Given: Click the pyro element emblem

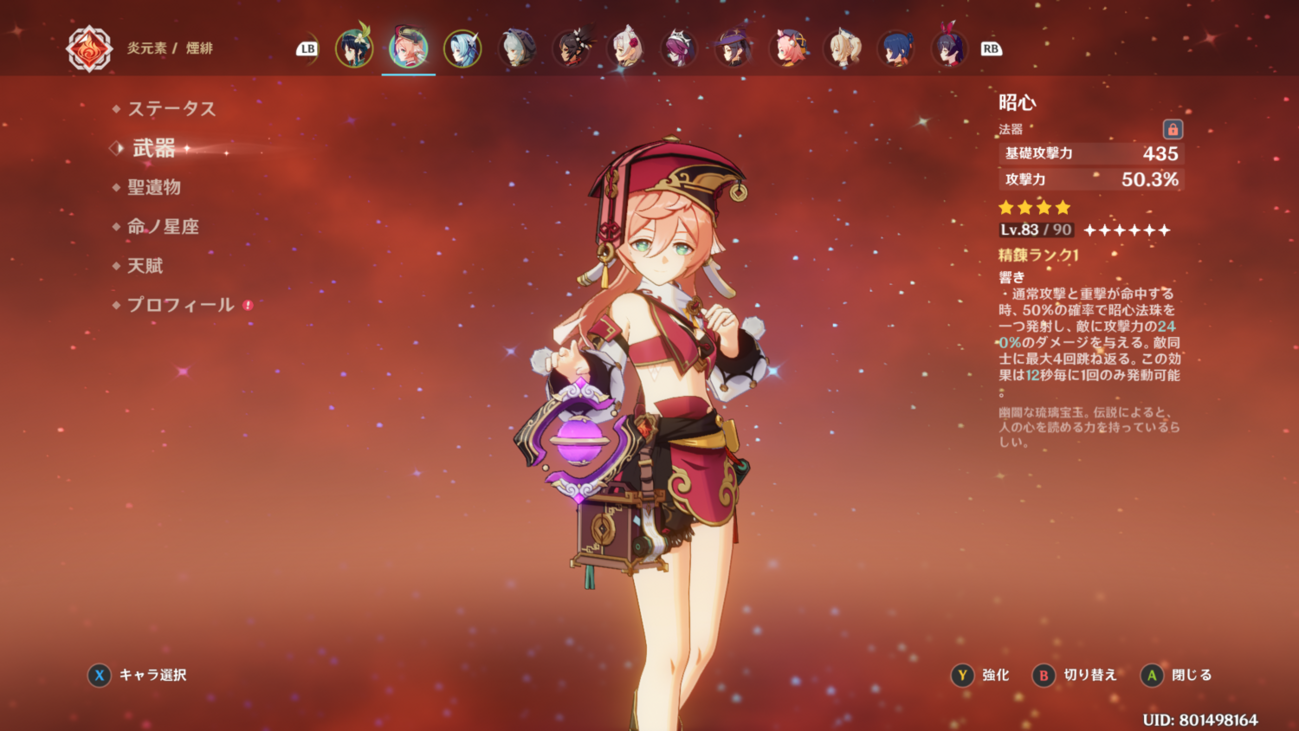Looking at the screenshot, I should click(x=89, y=48).
